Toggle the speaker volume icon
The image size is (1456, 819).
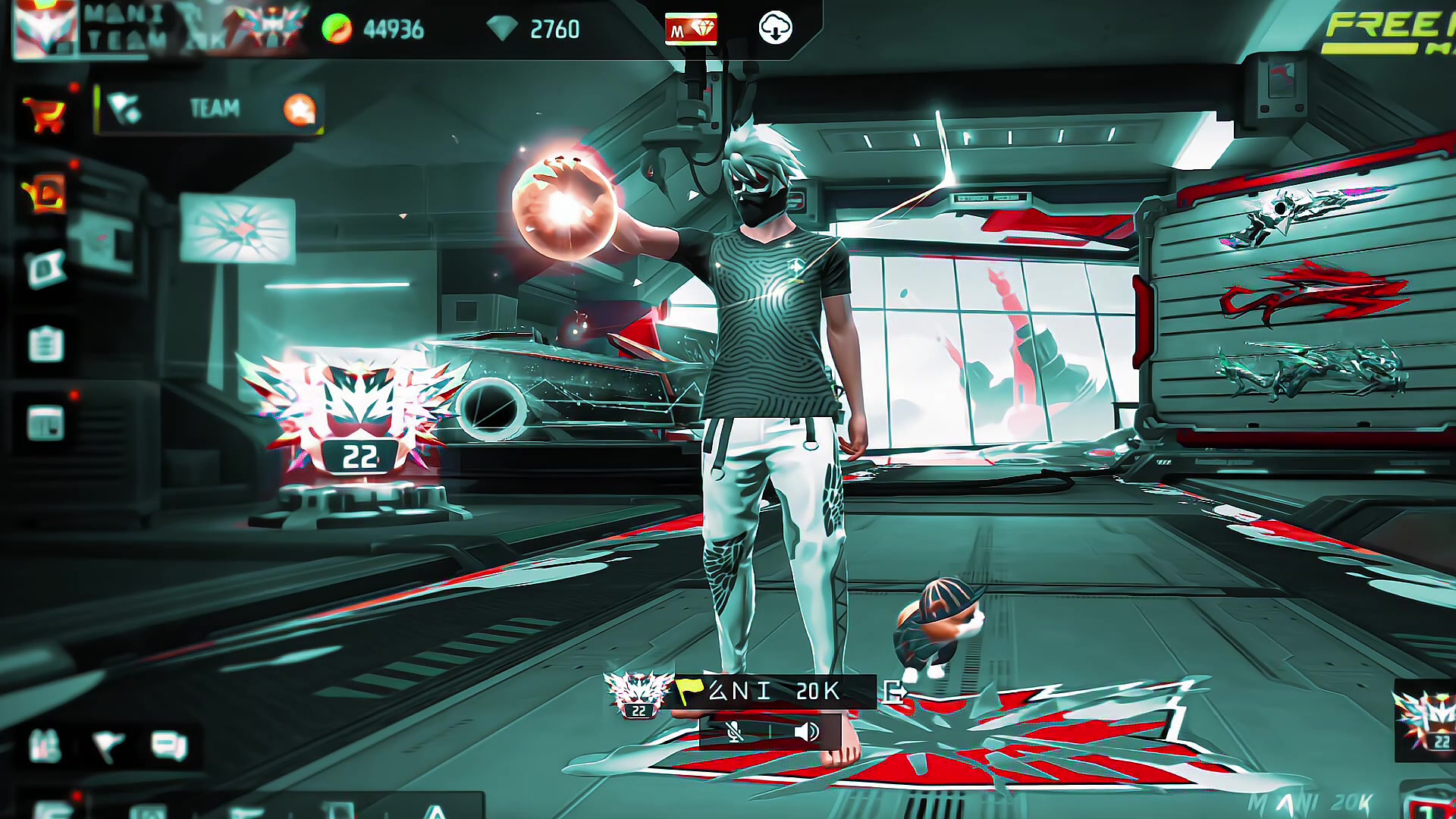point(806,732)
